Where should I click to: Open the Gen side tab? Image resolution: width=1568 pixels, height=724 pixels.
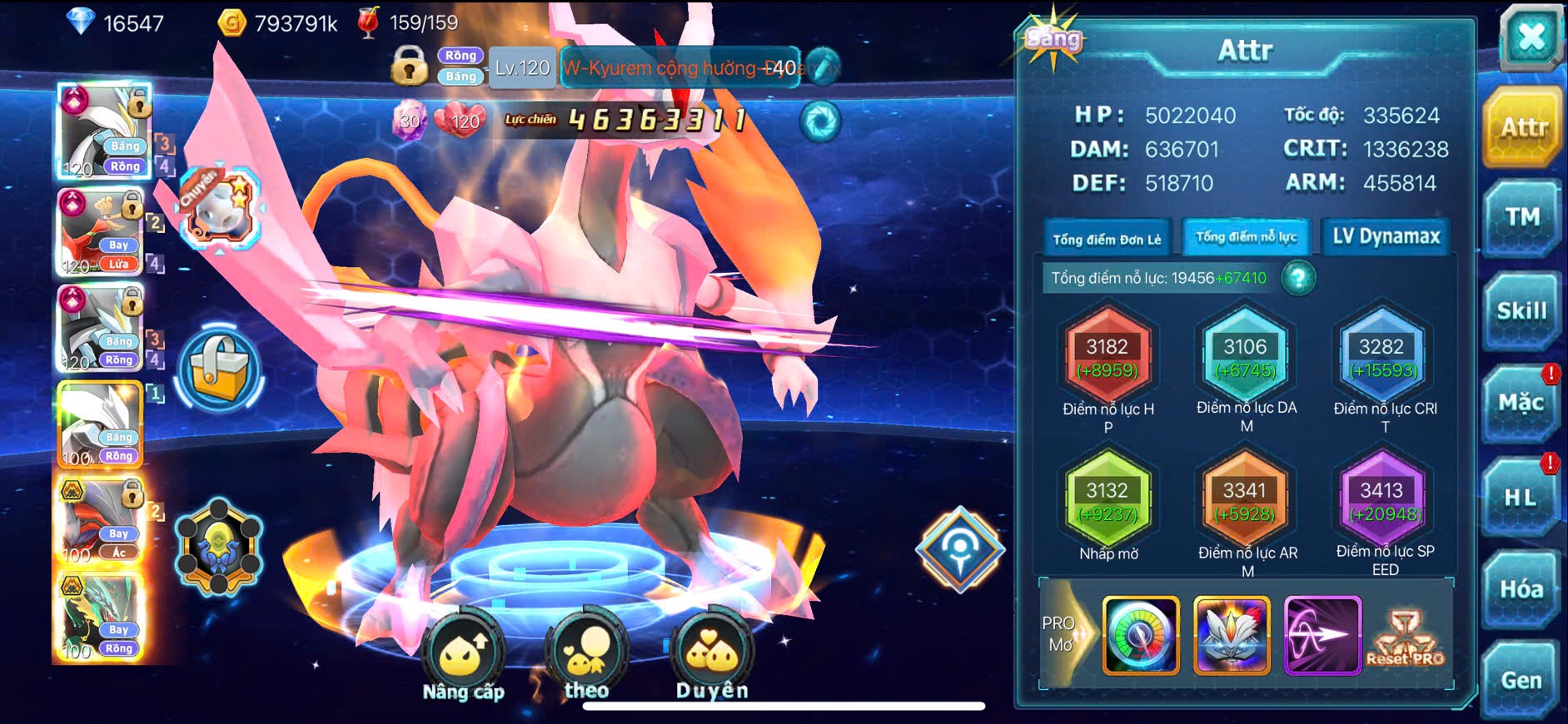pos(1521,681)
